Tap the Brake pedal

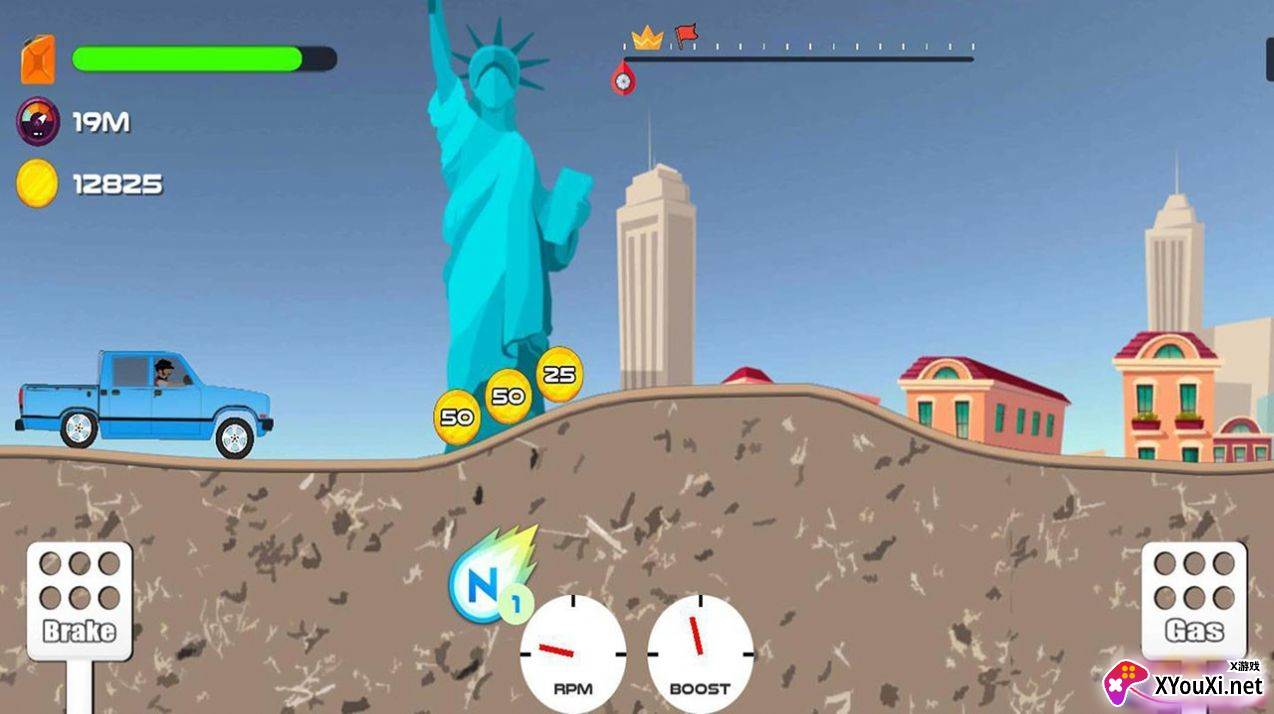click(x=79, y=600)
